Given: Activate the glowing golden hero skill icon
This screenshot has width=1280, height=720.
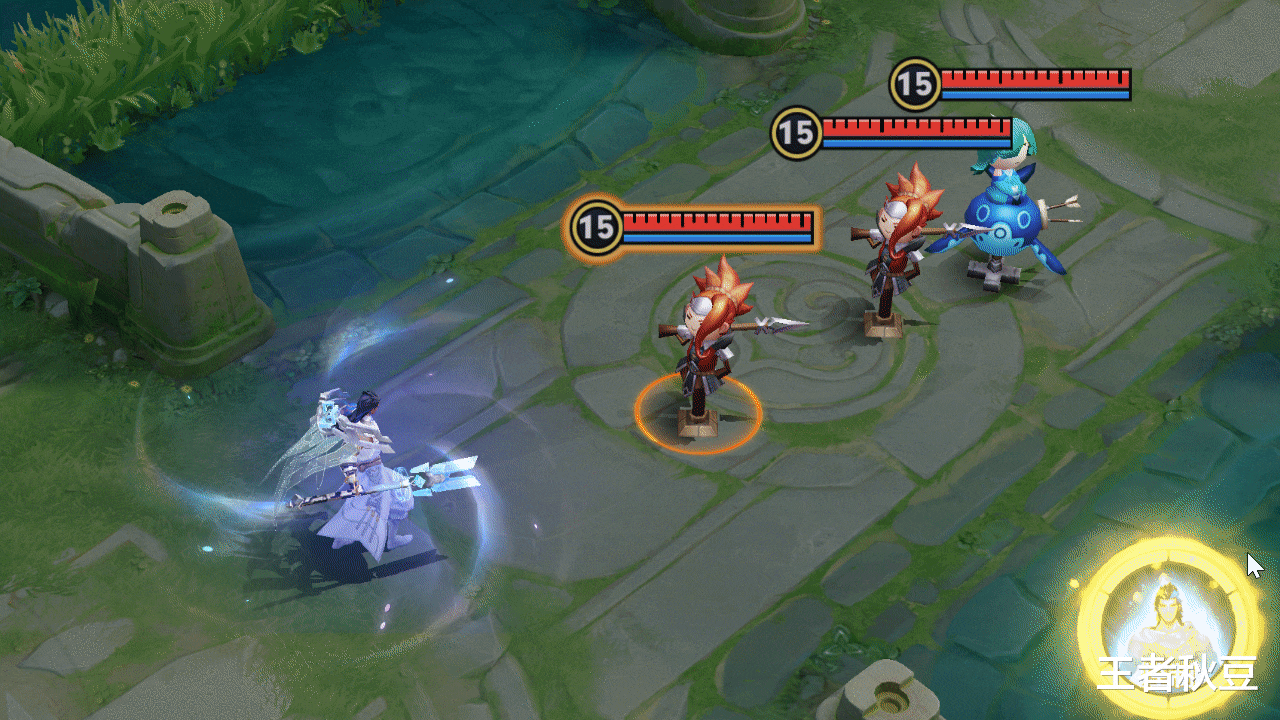Looking at the screenshot, I should (x=1168, y=627).
